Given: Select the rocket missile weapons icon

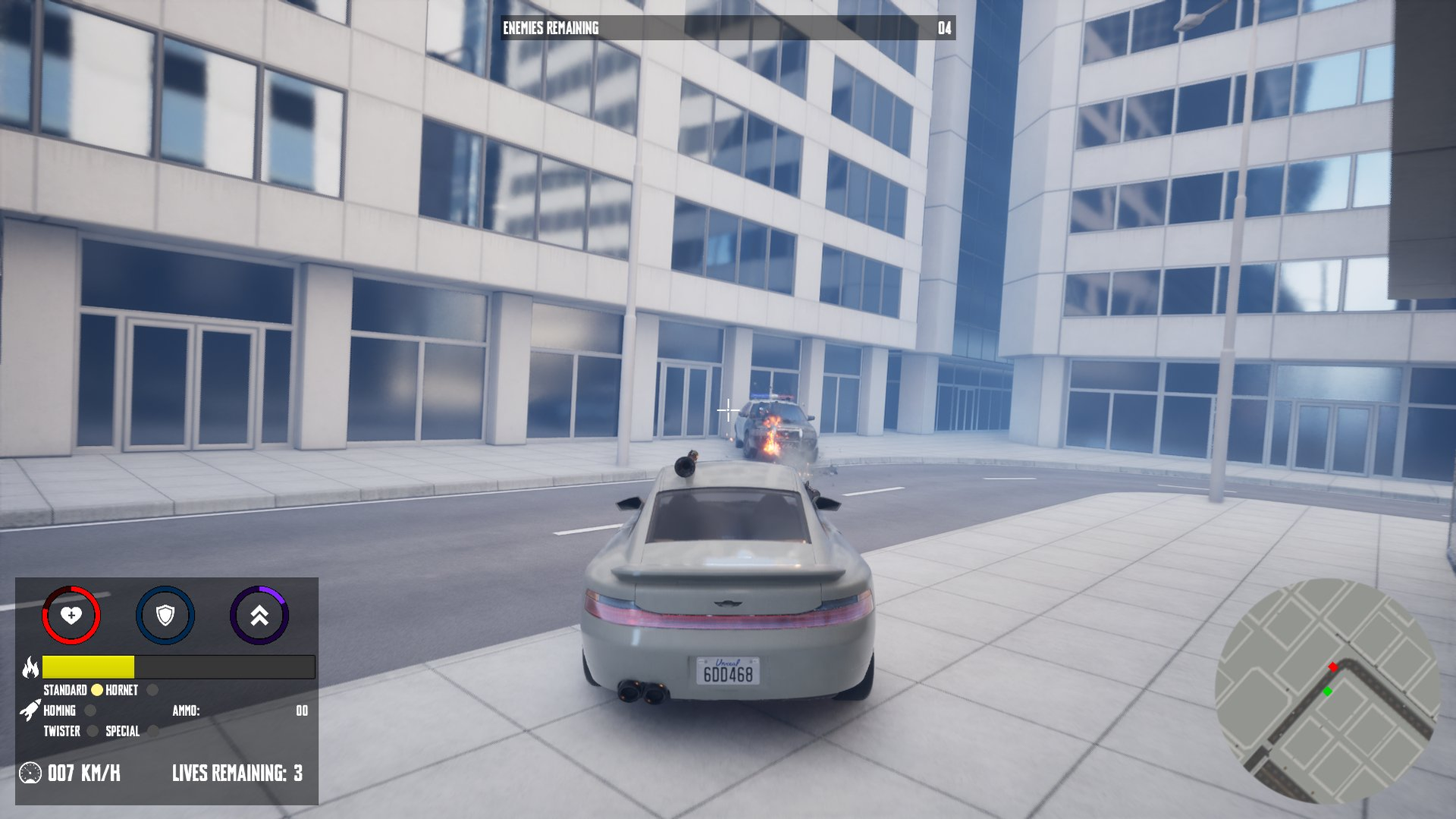Looking at the screenshot, I should (30, 711).
